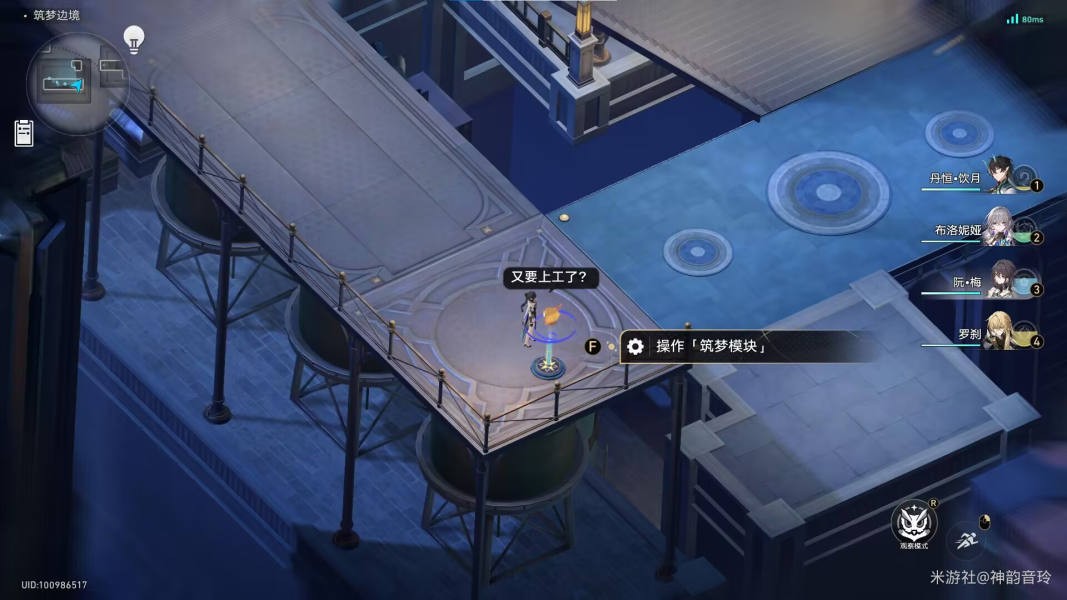Click the lightbulb hint icon
1067x600 pixels.
133,40
